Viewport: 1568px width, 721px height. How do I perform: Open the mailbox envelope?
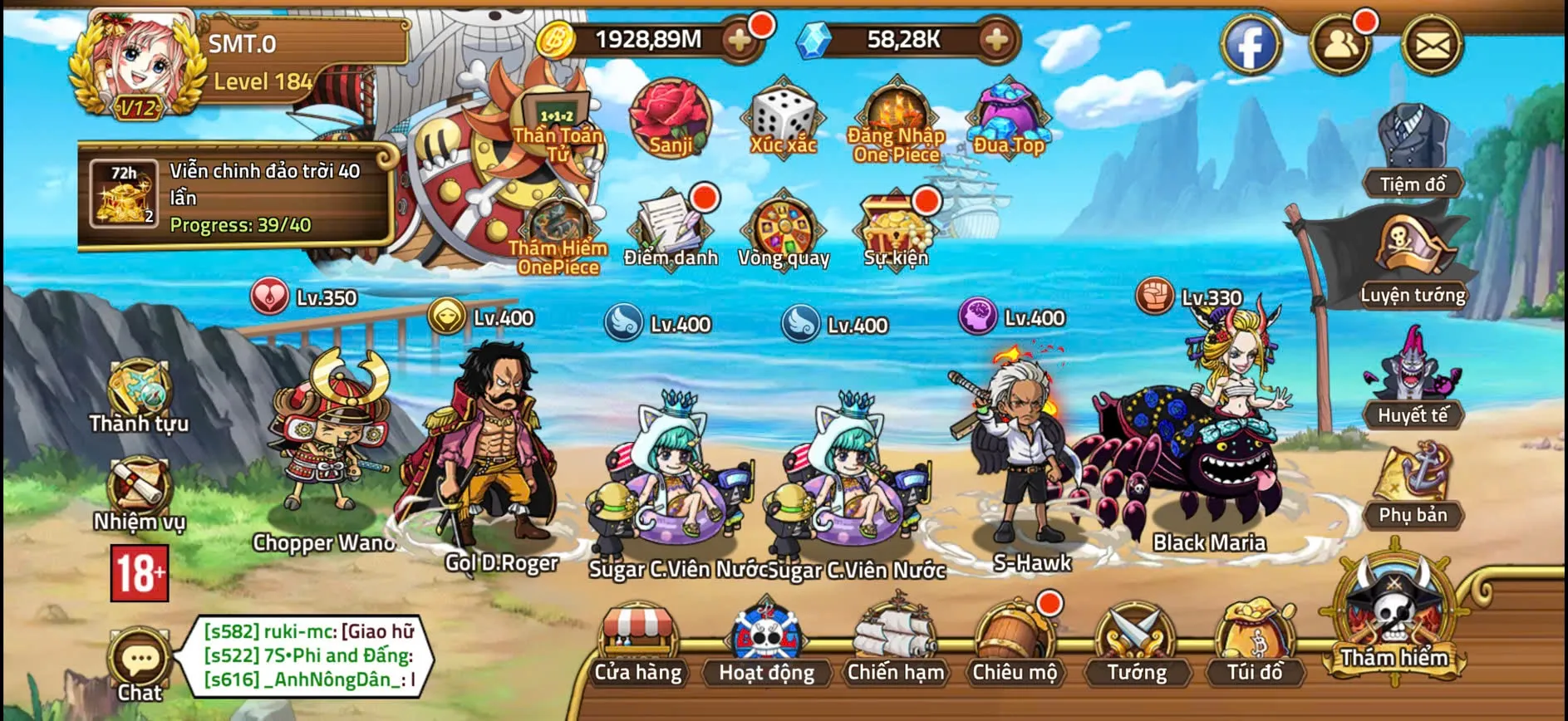1432,45
